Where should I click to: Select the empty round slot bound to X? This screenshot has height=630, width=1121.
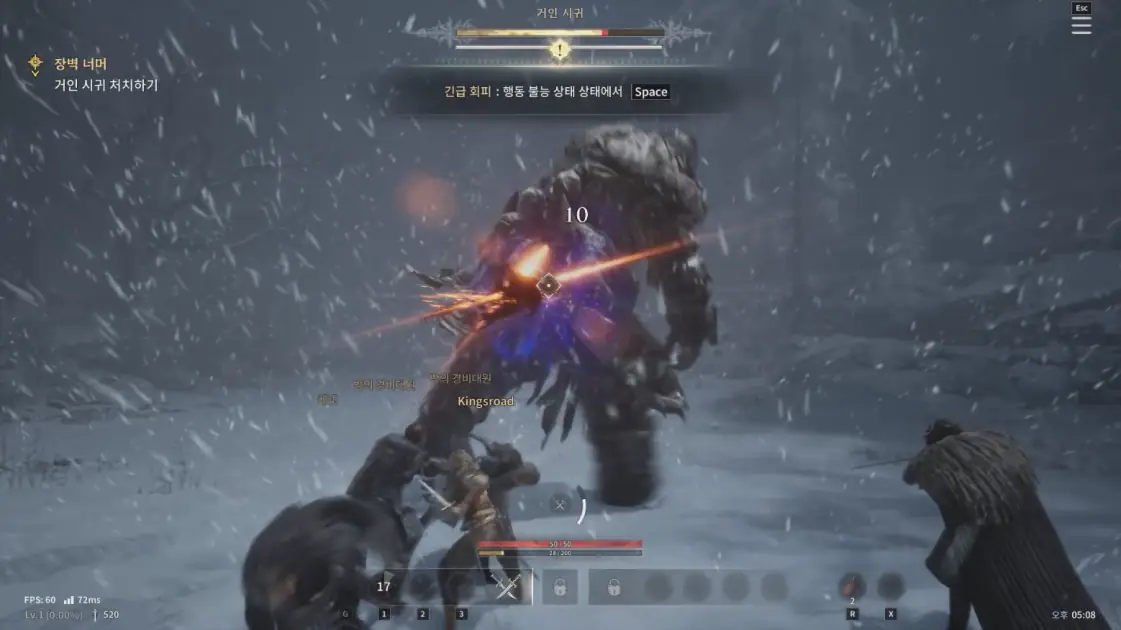[x=890, y=587]
